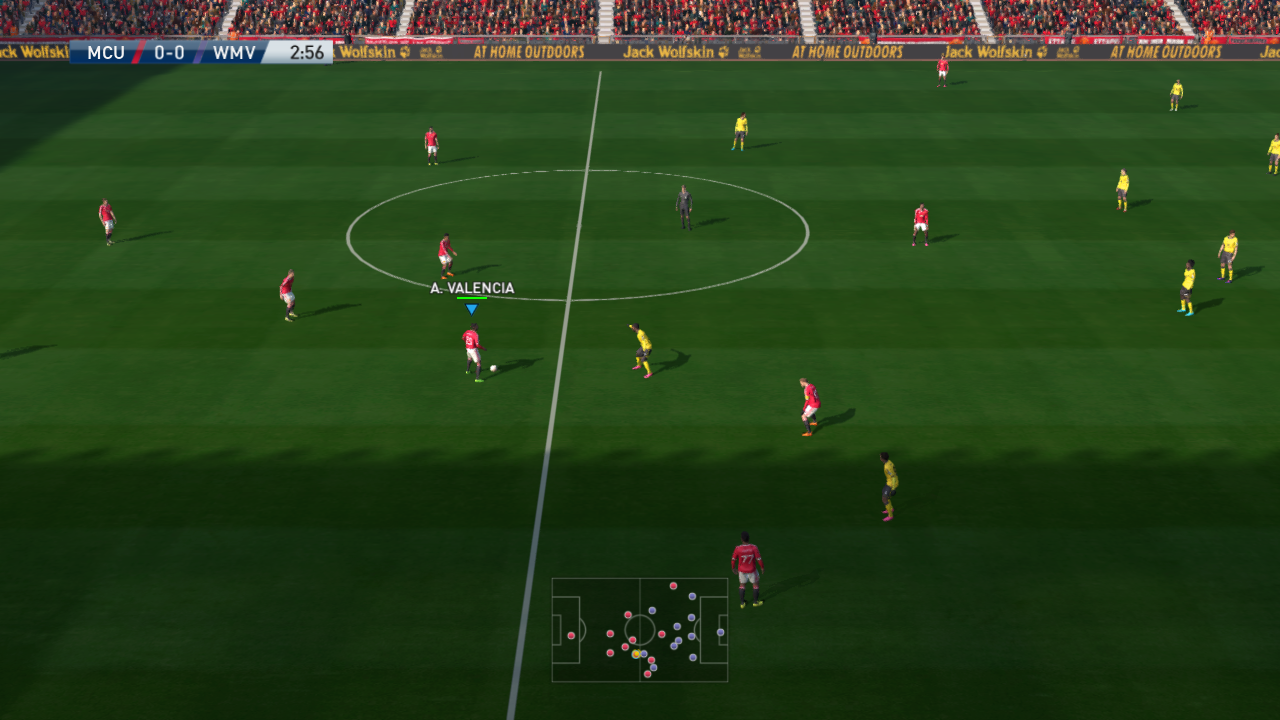Screen dimensions: 1280x720
Task: Click the pitch radar minimap
Action: coord(639,630)
